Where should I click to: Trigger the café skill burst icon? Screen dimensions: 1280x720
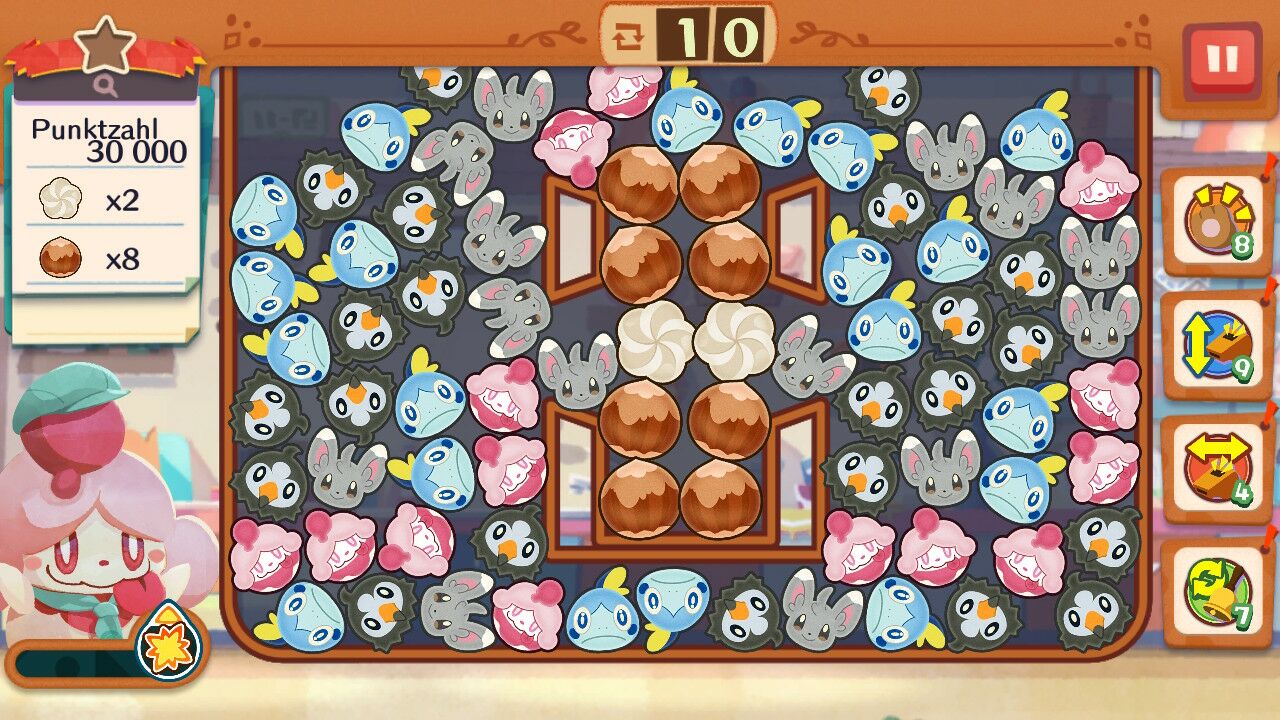[x=167, y=641]
